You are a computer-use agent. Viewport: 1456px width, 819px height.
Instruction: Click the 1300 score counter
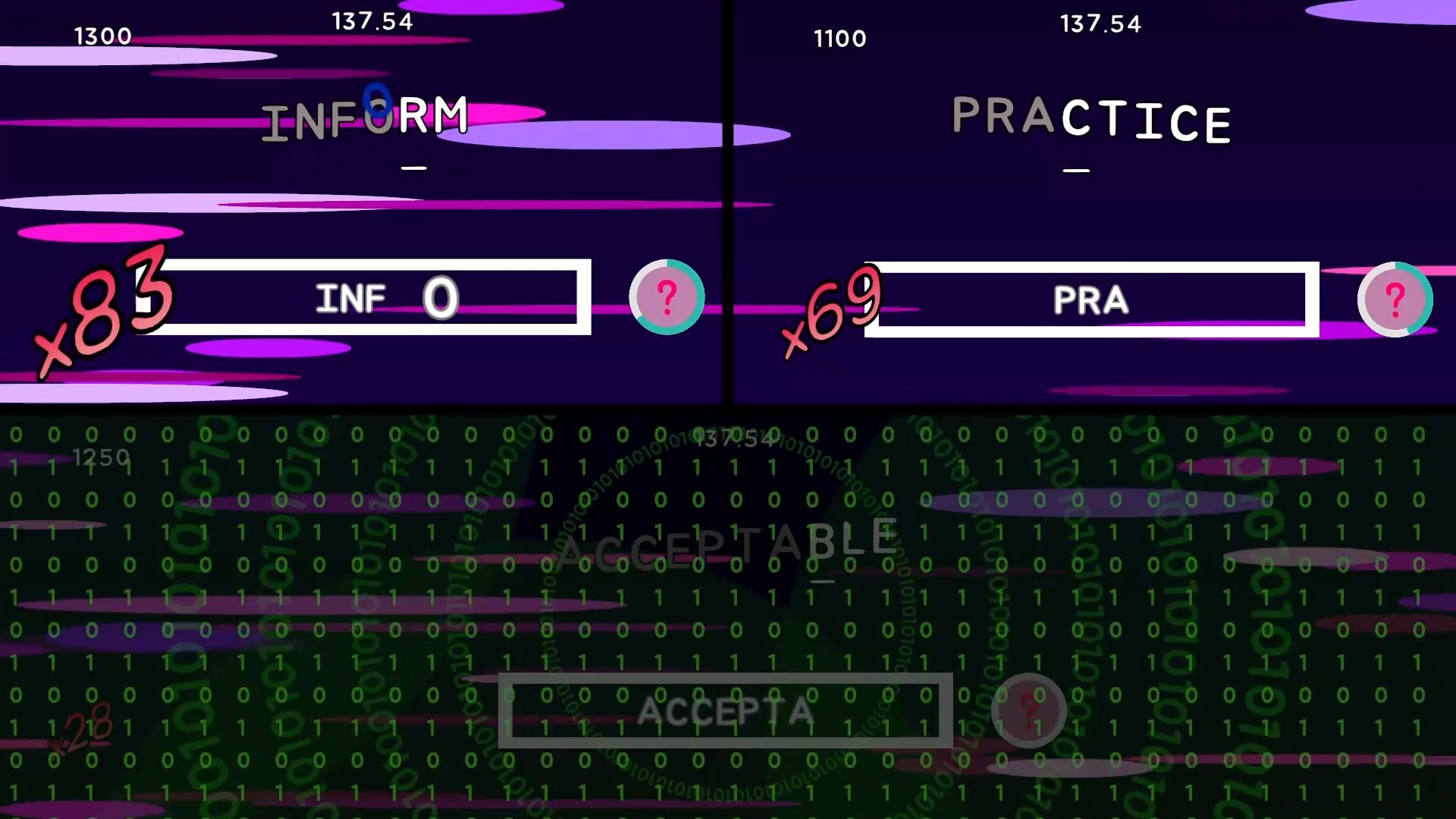[x=102, y=35]
